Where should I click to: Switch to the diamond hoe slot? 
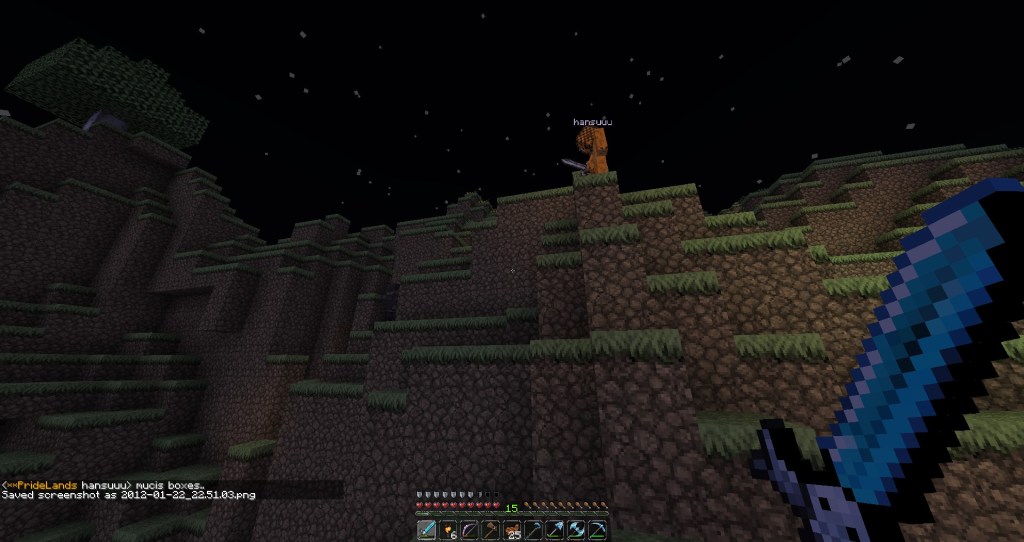(x=533, y=529)
